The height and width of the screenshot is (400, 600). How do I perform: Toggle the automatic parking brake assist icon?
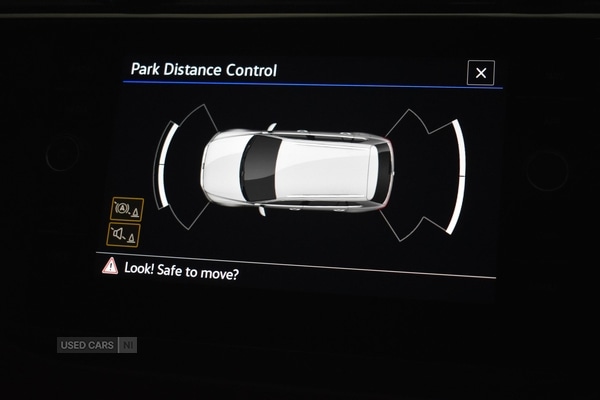coord(127,209)
